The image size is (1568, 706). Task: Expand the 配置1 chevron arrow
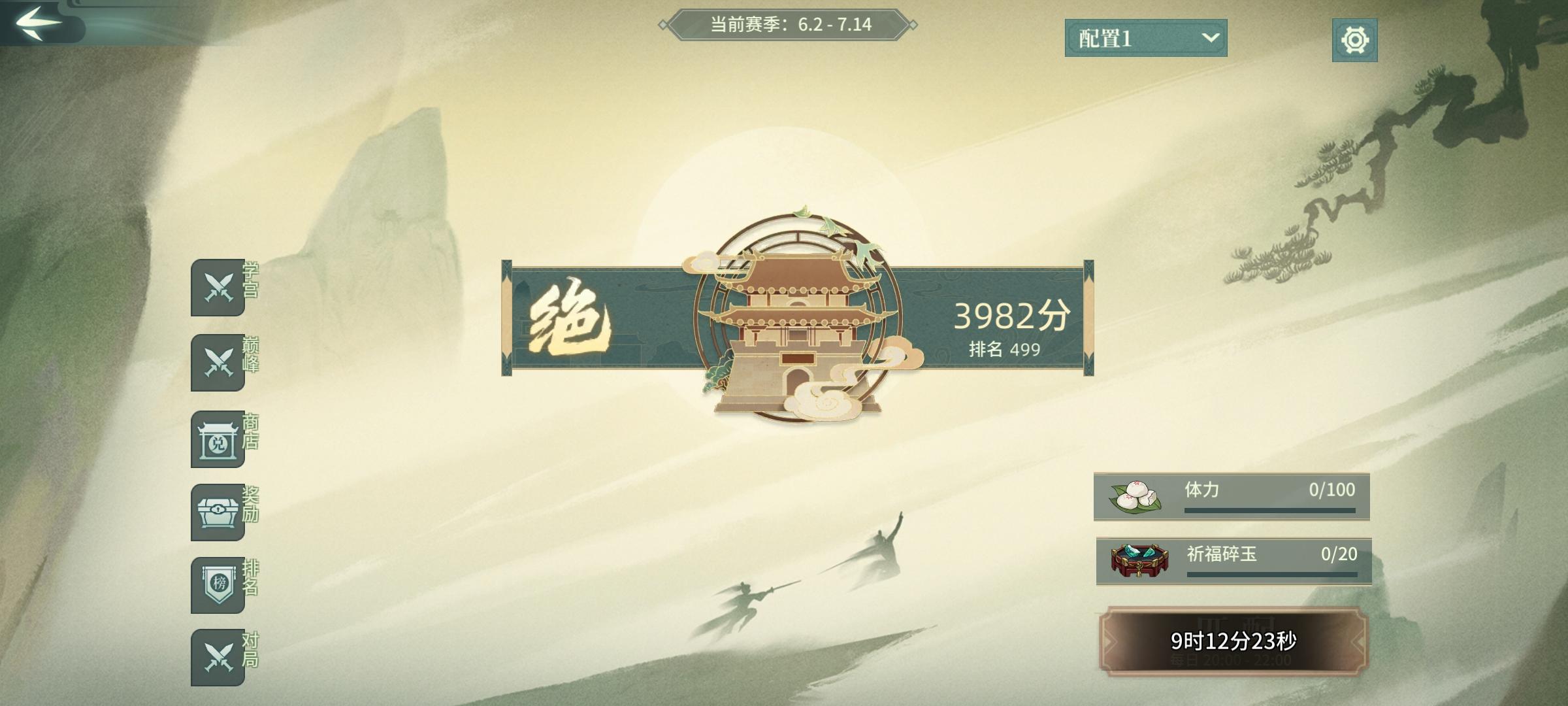[1212, 39]
